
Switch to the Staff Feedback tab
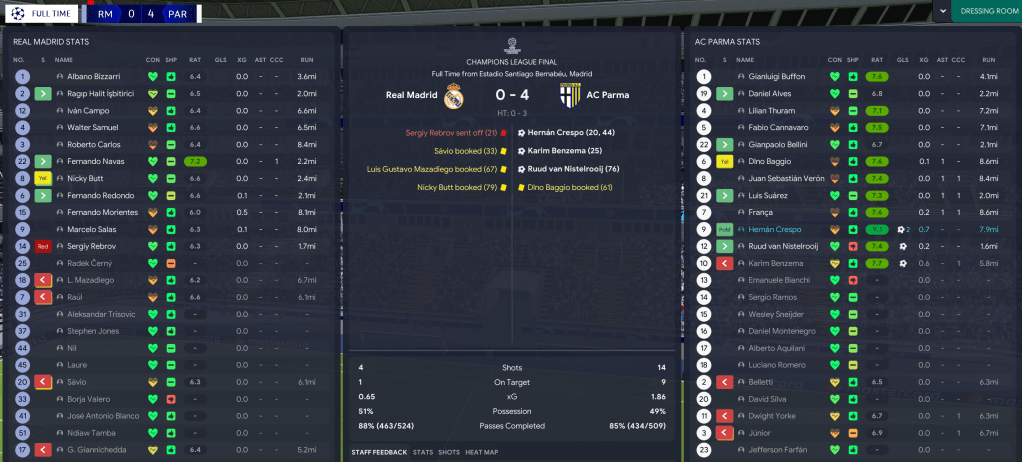click(379, 452)
